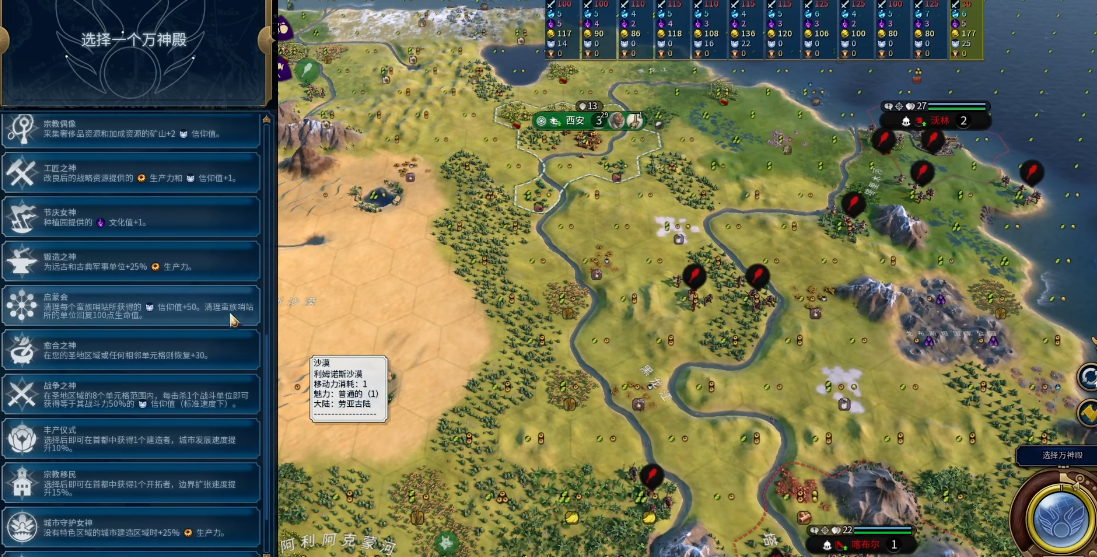Select the 喀布尔 city-state banner
Viewport: 1097px width, 557px height.
click(863, 545)
